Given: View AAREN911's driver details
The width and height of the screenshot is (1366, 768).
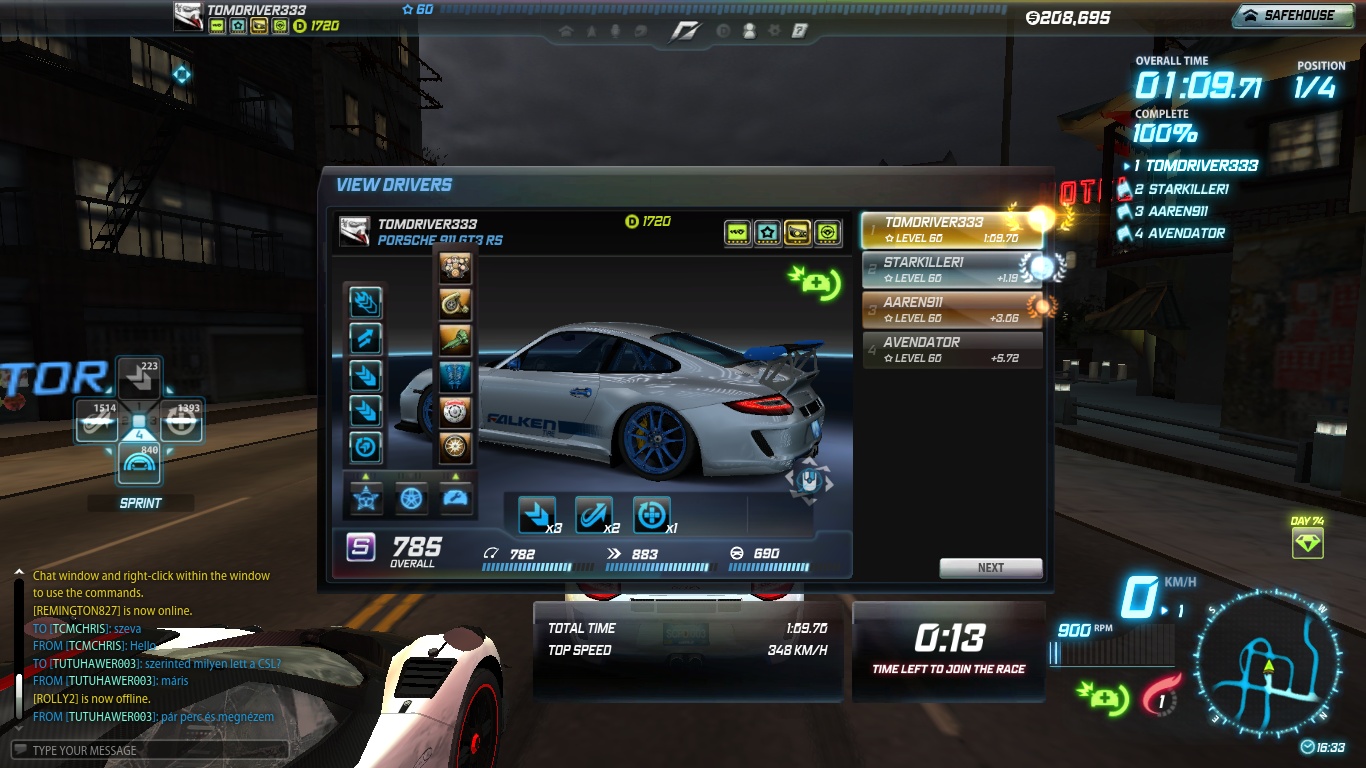Looking at the screenshot, I should point(951,310).
